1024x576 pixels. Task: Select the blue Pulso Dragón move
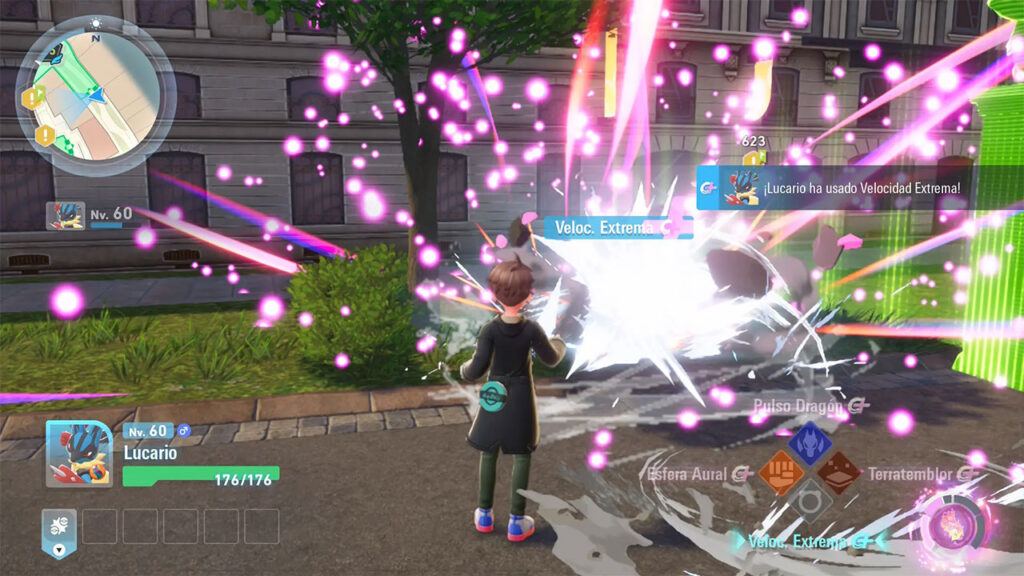(x=810, y=443)
